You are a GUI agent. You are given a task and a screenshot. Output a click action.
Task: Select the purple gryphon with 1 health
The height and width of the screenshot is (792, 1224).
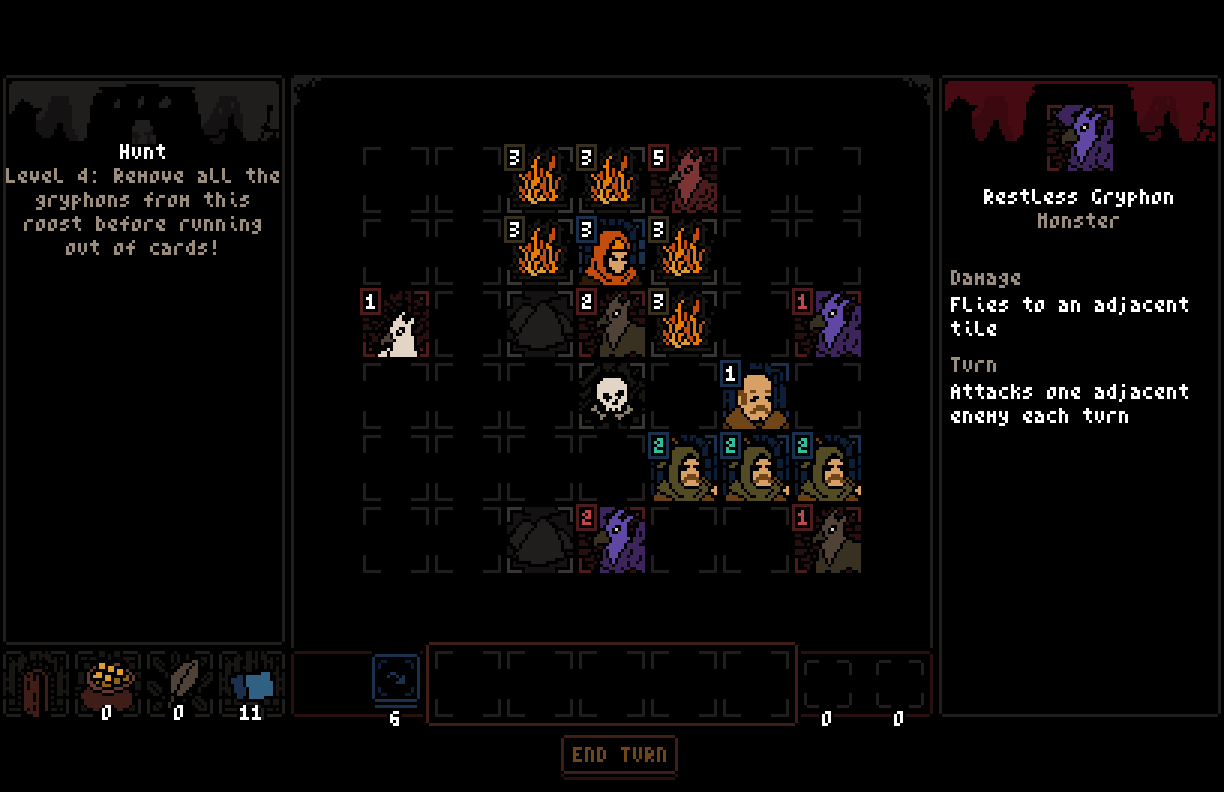[829, 325]
